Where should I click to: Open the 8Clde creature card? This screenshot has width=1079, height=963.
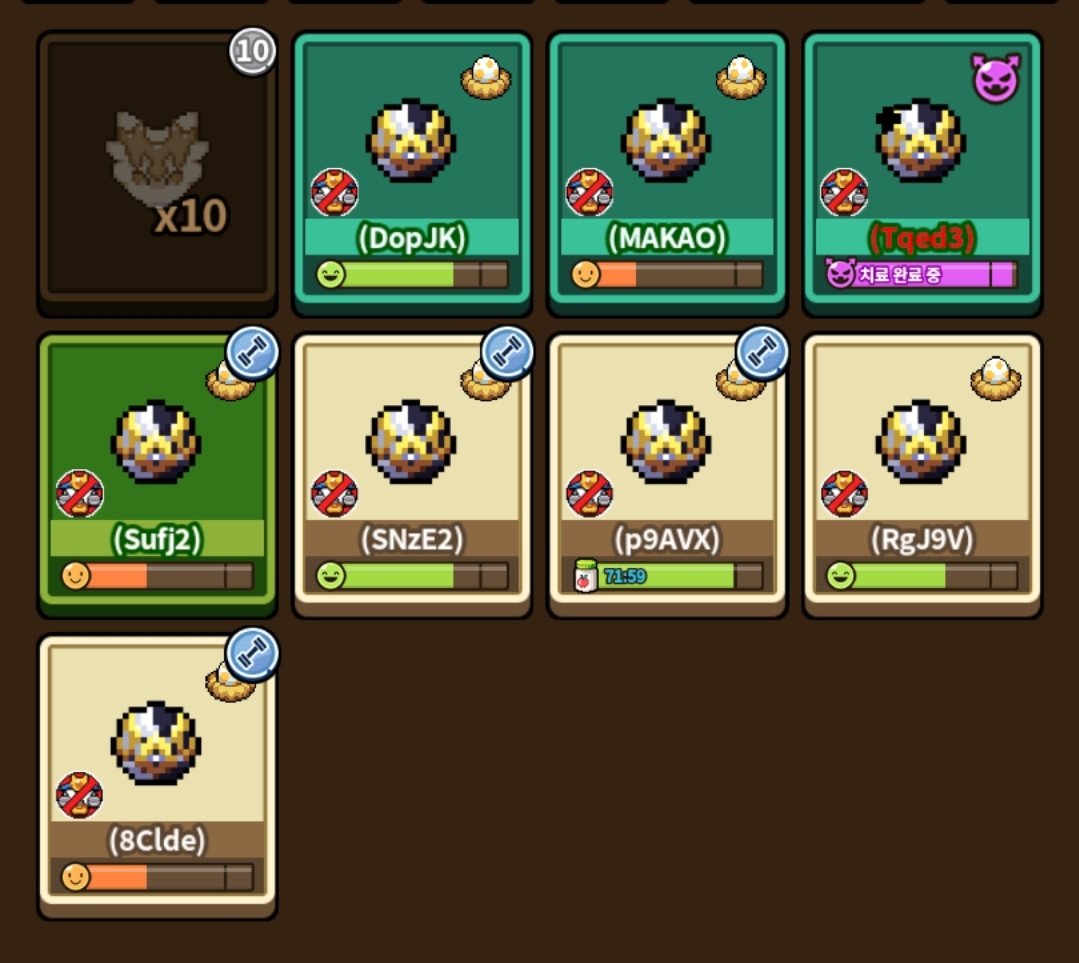(157, 772)
